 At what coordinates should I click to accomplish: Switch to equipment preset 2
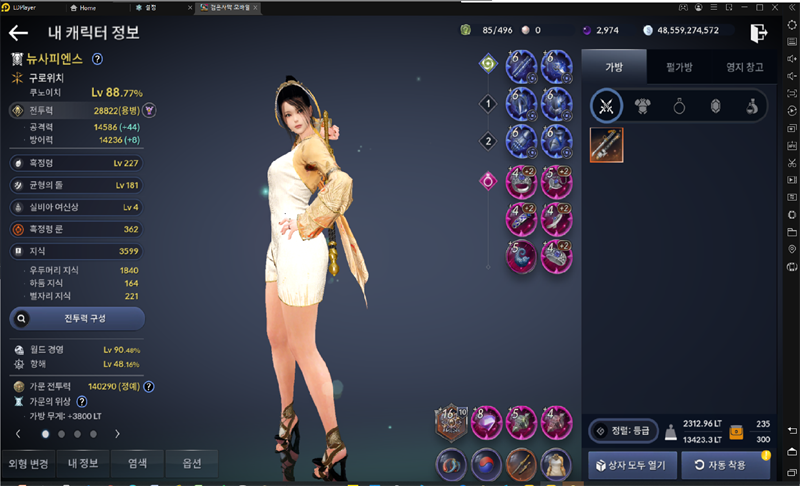[x=488, y=141]
